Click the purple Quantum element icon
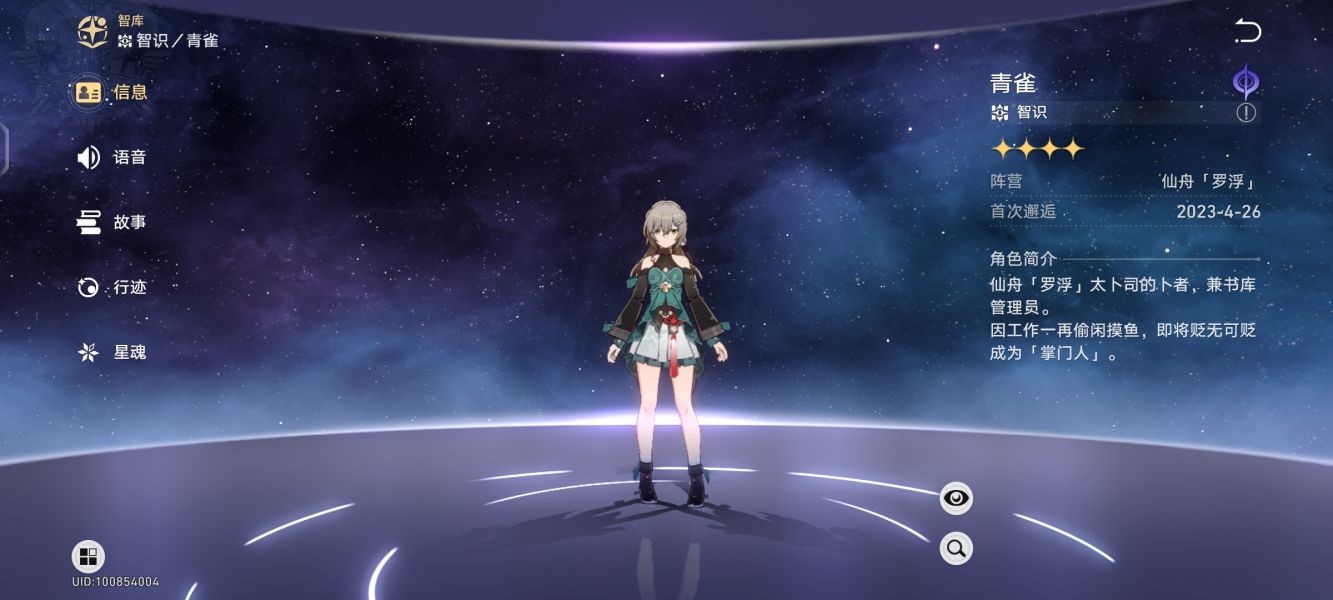Image resolution: width=1333 pixels, height=600 pixels. click(1245, 81)
